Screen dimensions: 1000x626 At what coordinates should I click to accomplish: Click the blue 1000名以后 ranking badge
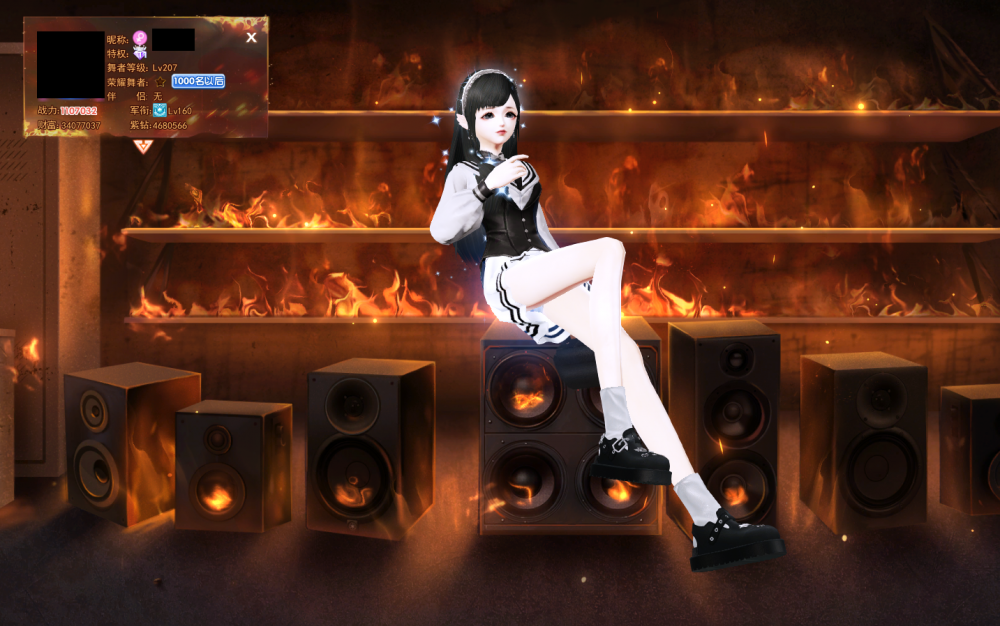(x=198, y=81)
